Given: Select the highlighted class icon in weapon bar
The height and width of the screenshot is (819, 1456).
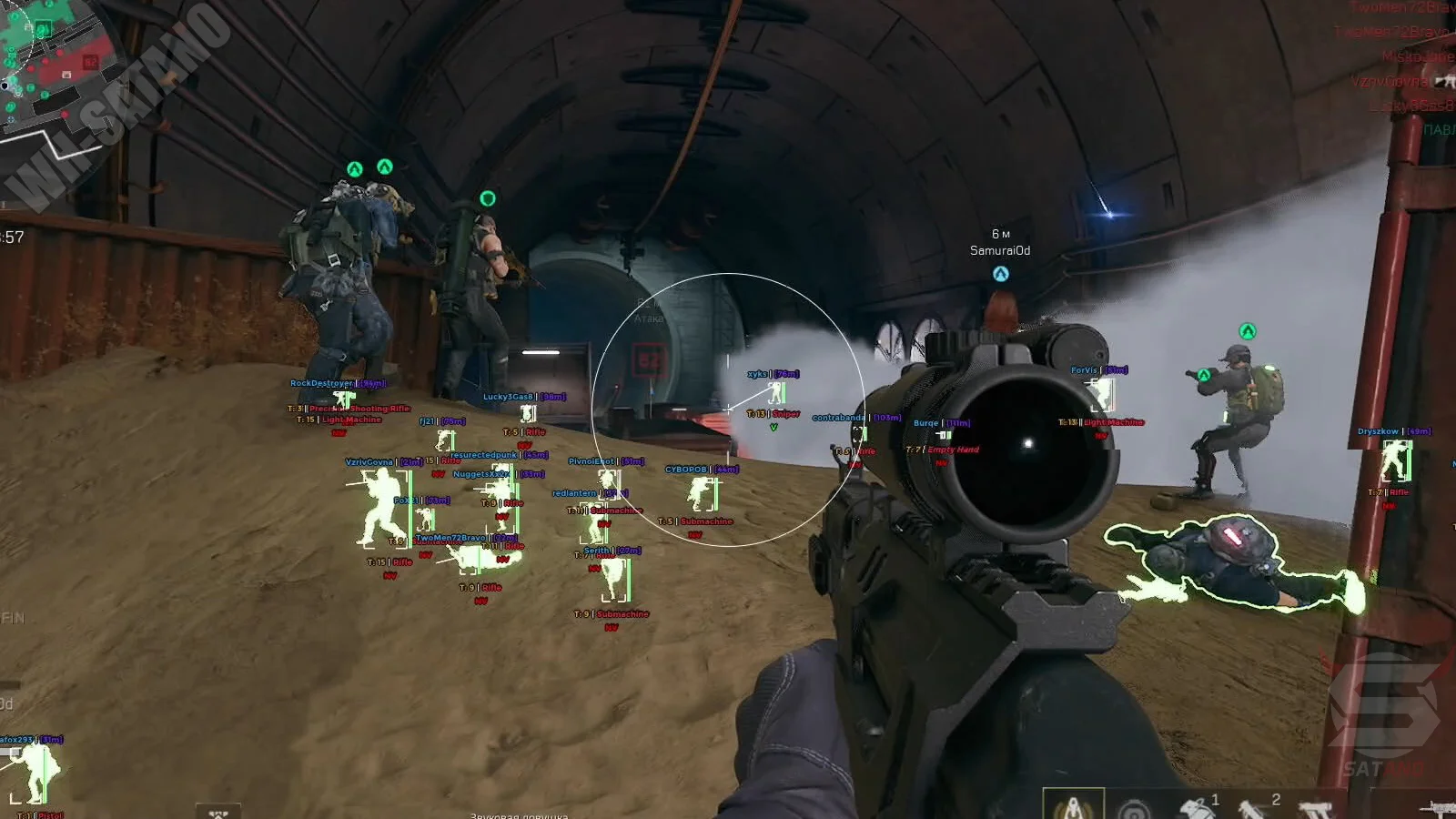Looking at the screenshot, I should coord(1073,805).
